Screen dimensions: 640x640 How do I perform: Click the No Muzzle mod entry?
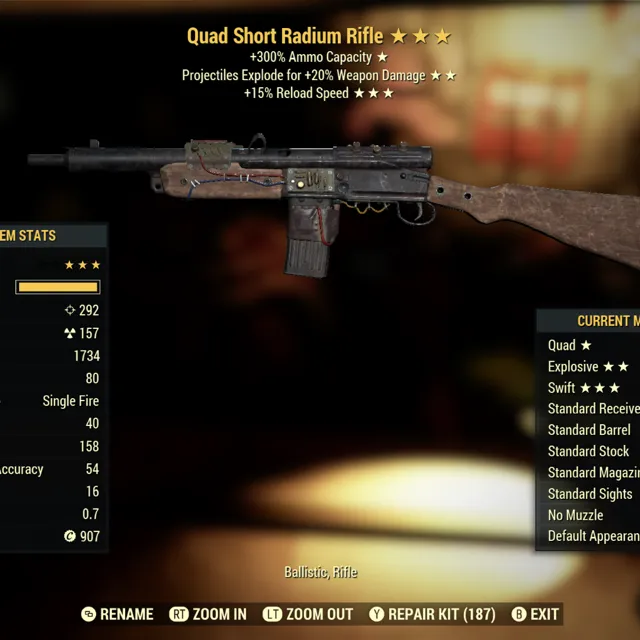[x=576, y=515]
